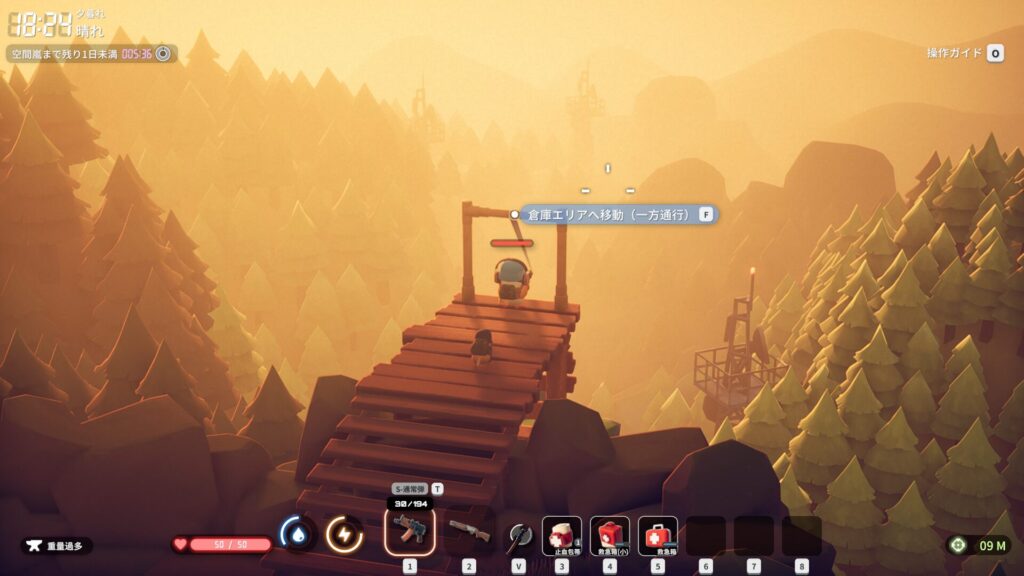Screen dimensions: 1024x576
Task: Click the space storm countdown notice
Action: pos(91,54)
